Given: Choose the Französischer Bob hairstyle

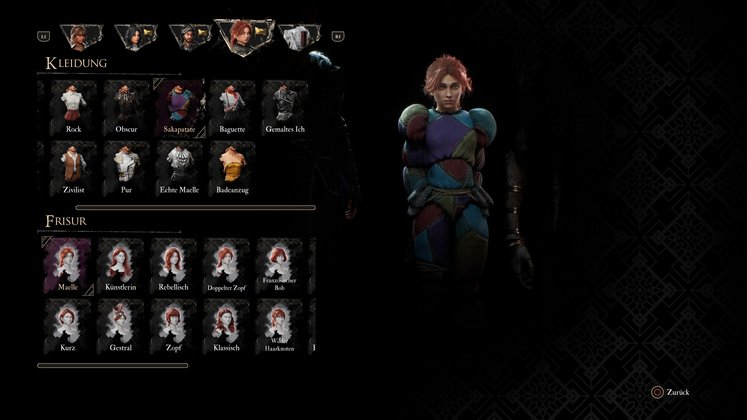Looking at the screenshot, I should coord(280,263).
